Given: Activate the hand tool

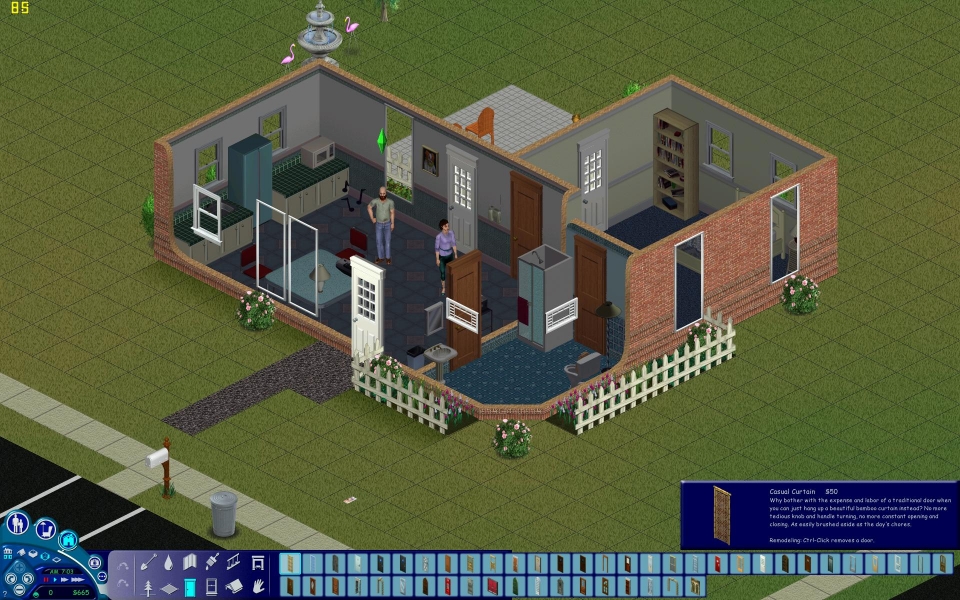Looking at the screenshot, I should point(257,586).
